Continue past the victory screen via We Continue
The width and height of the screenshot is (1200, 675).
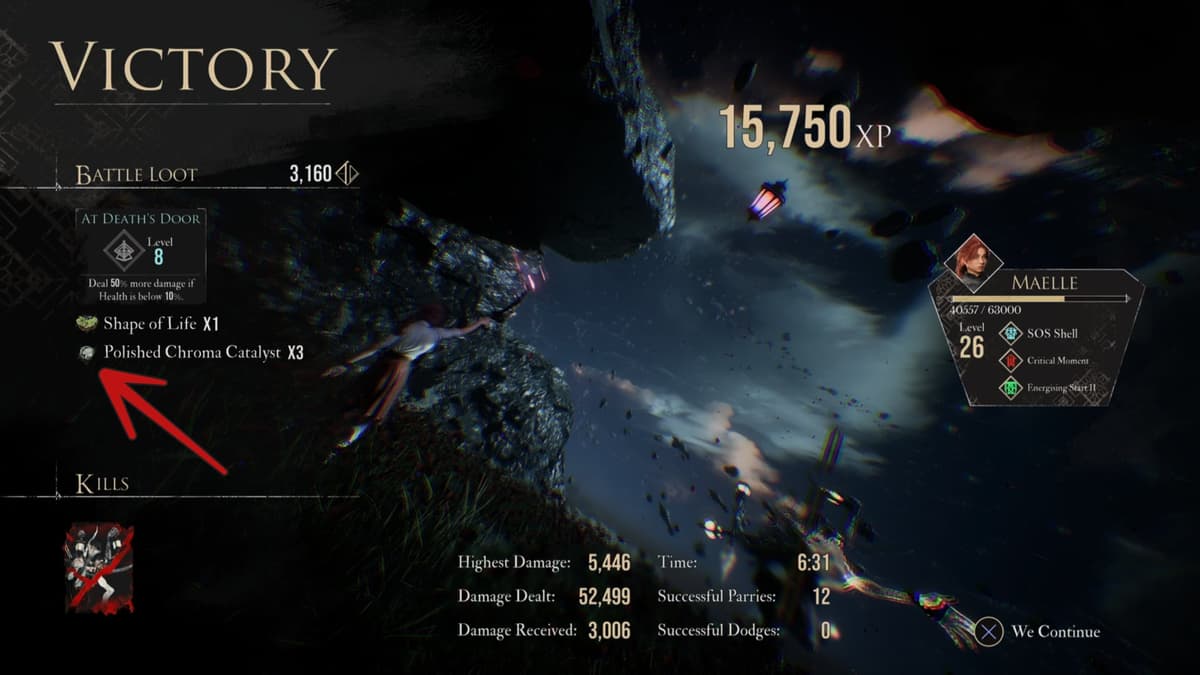1040,632
